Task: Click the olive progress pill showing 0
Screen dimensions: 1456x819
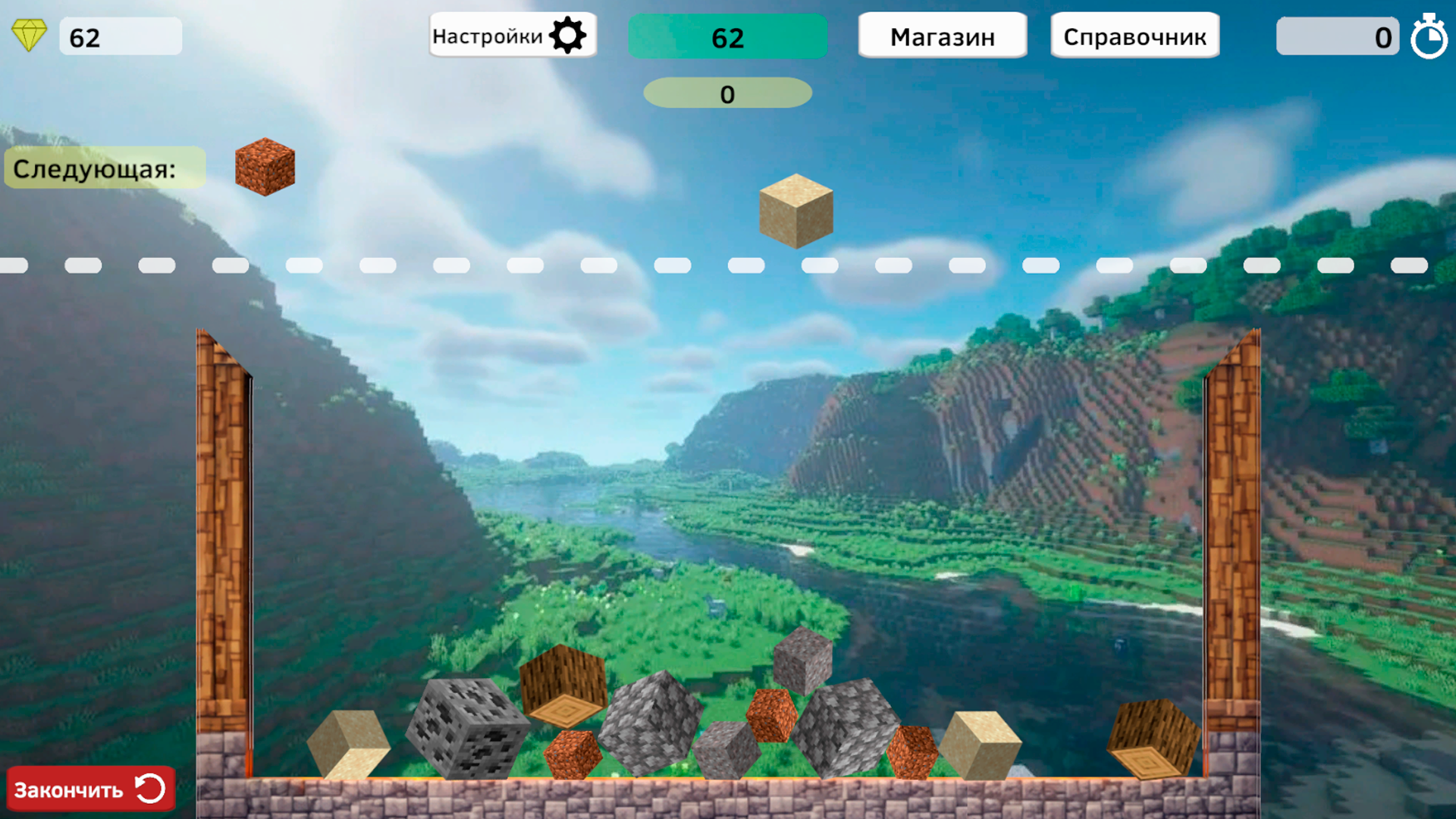Action: pyautogui.click(x=726, y=93)
